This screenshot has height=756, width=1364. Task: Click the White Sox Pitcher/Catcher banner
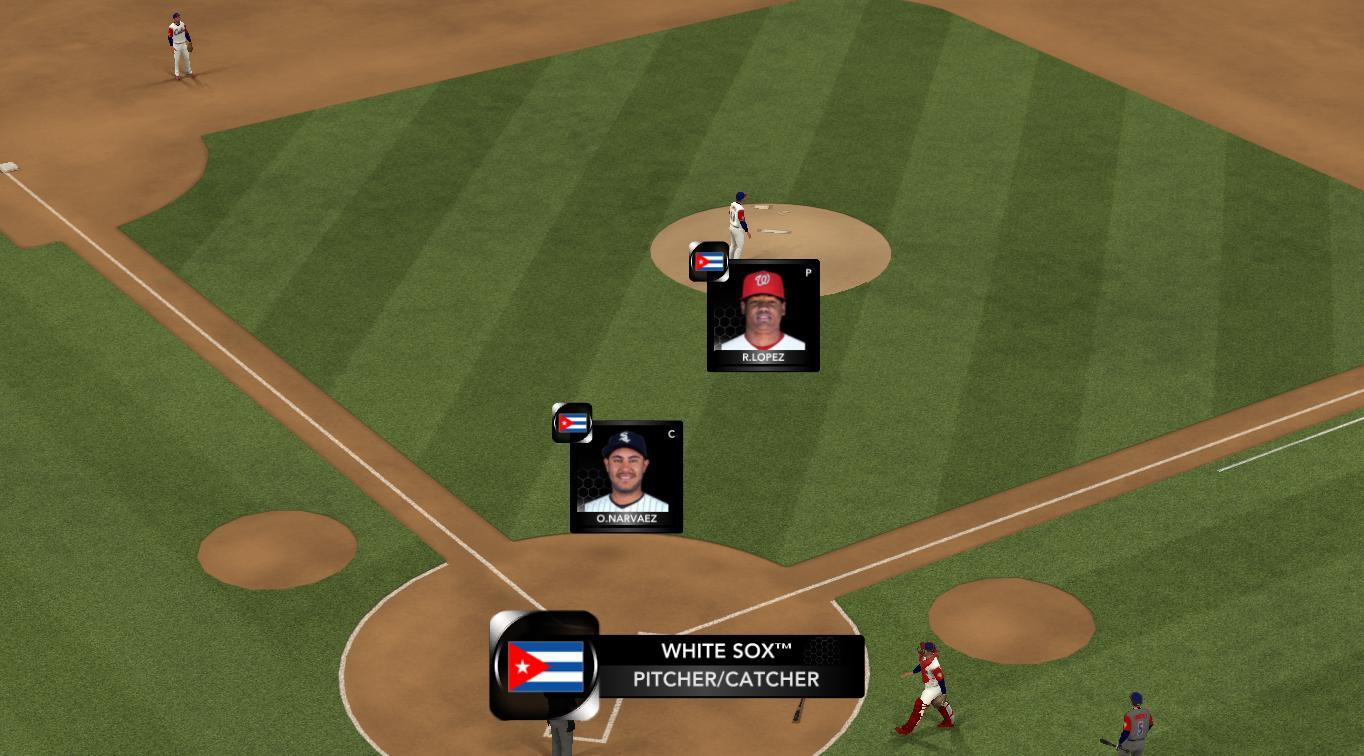pos(727,666)
